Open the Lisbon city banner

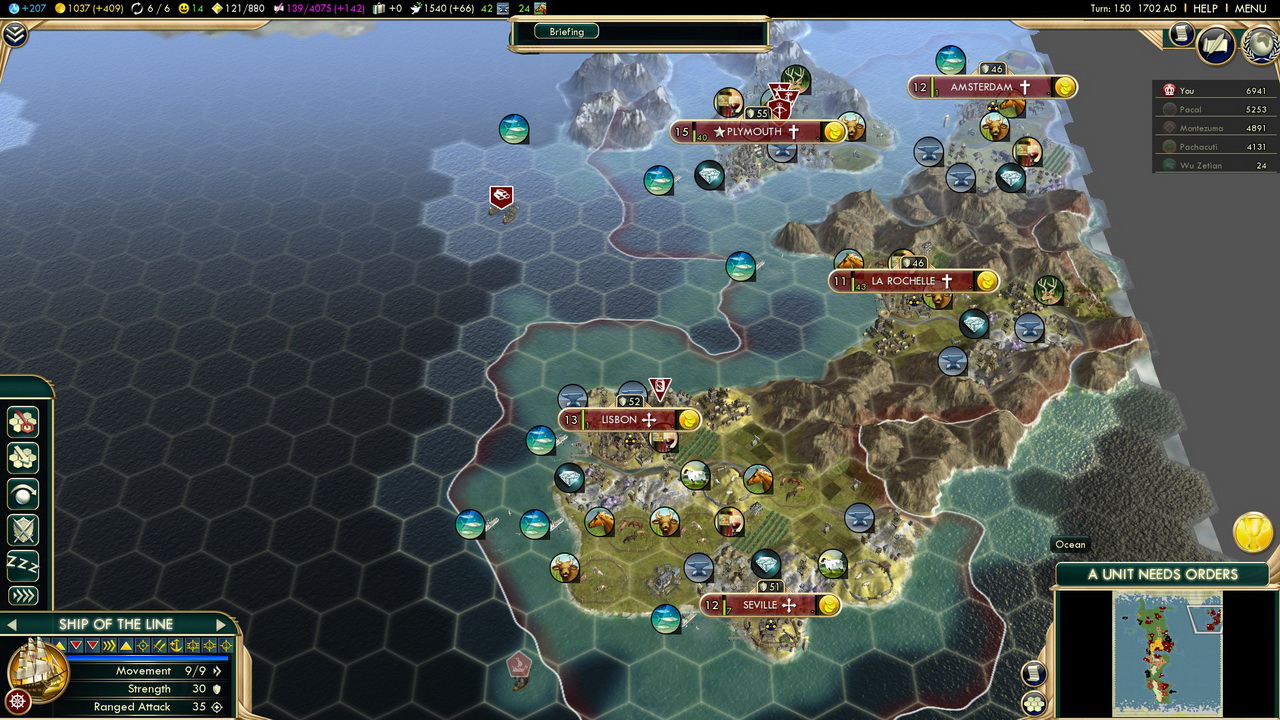tap(620, 420)
